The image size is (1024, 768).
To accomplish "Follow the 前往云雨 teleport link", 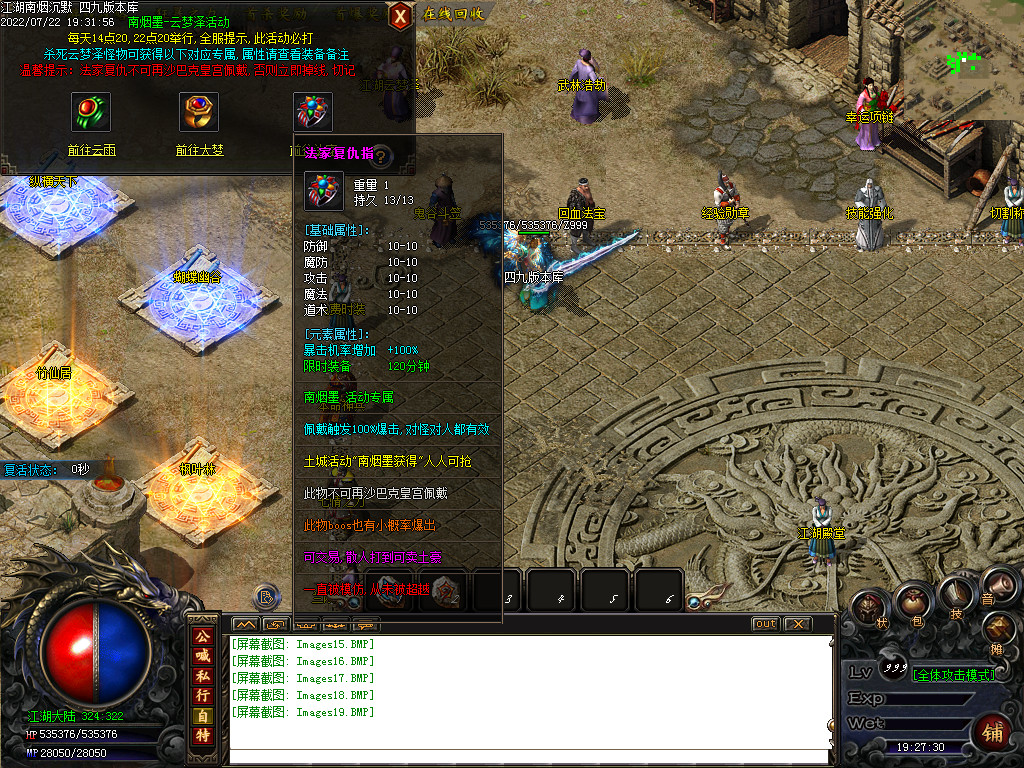I will (x=91, y=150).
